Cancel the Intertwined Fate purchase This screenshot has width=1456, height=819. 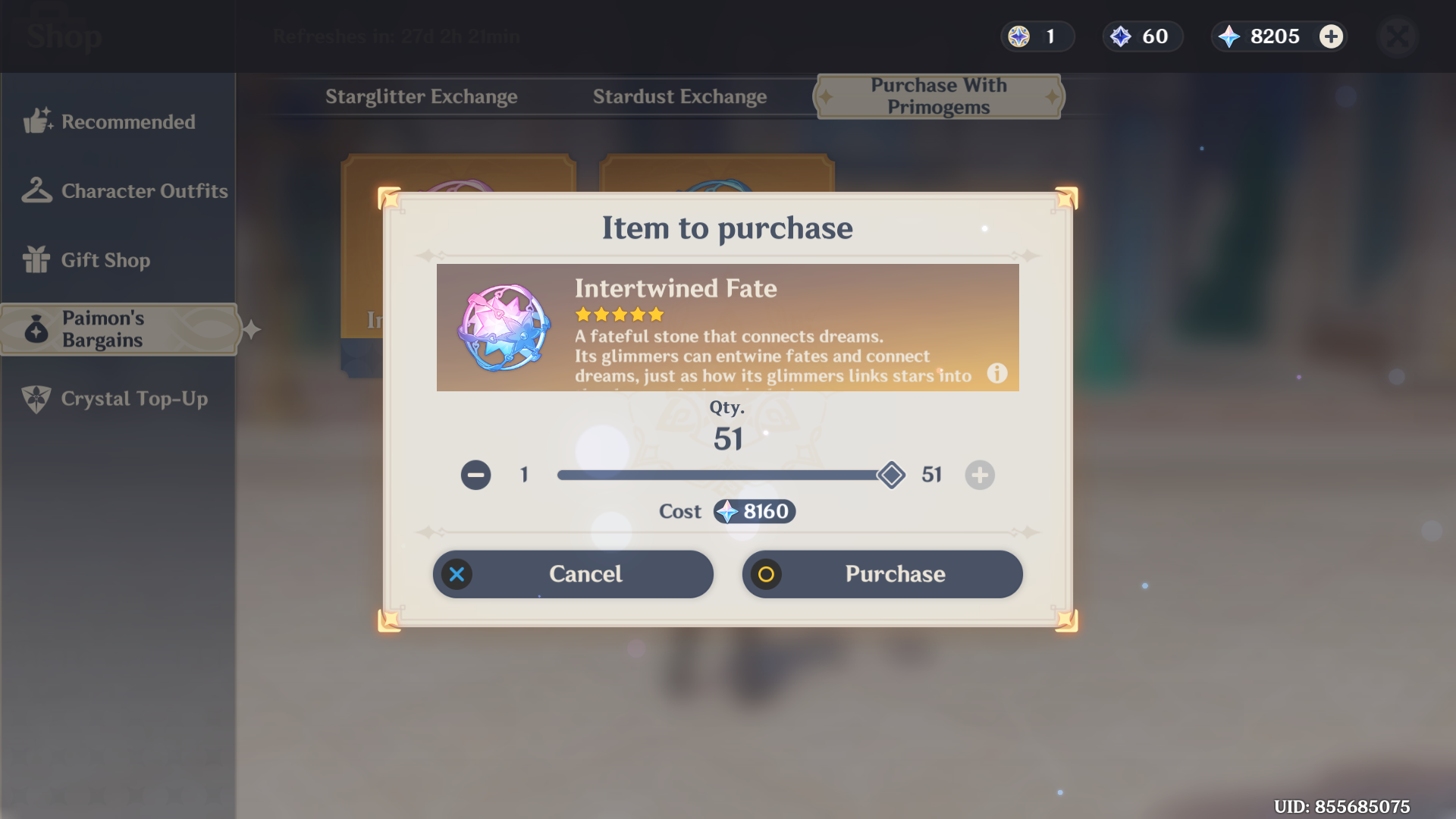(573, 574)
